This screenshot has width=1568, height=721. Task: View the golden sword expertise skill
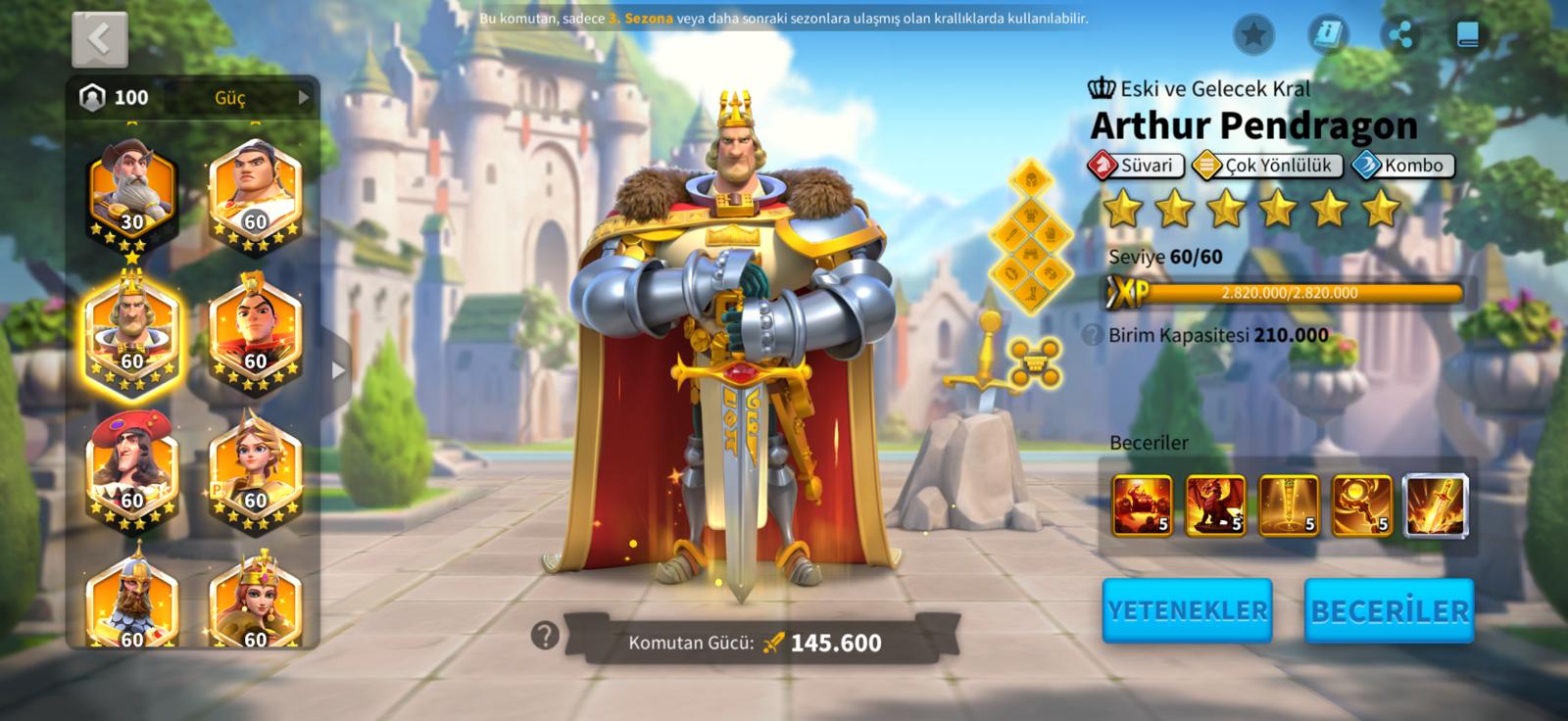point(1436,505)
